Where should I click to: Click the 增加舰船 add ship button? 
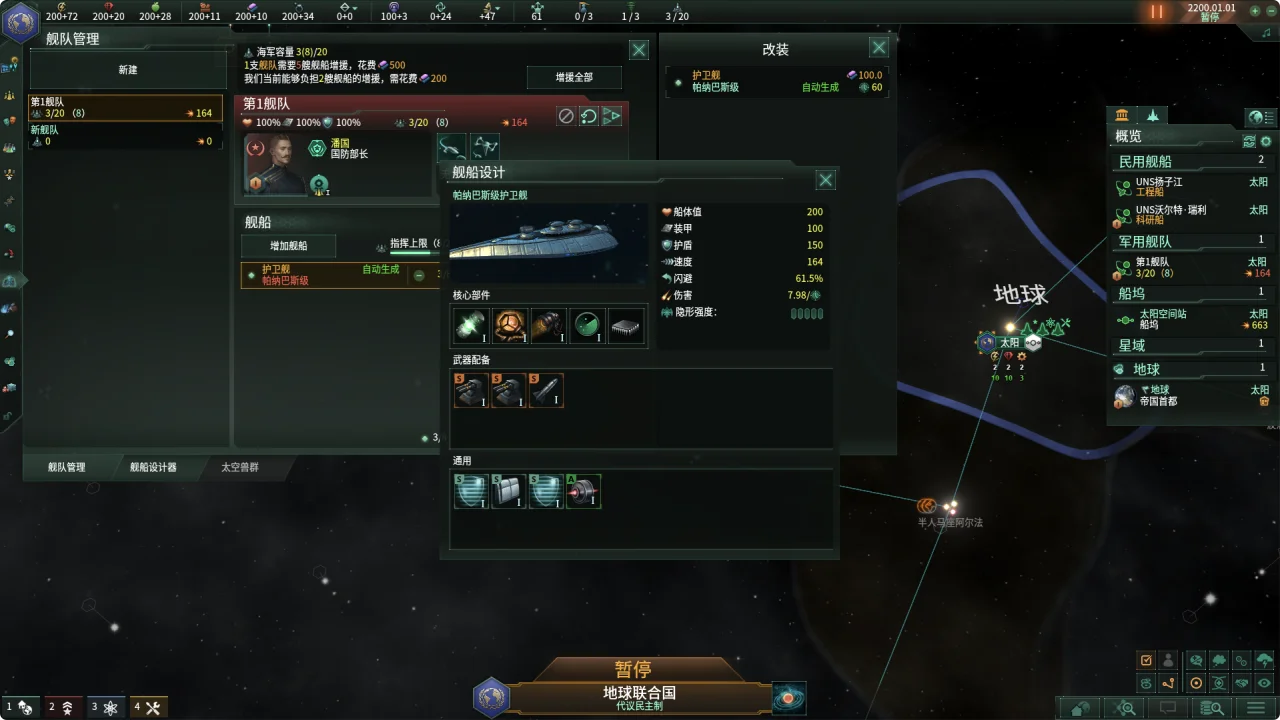click(289, 246)
